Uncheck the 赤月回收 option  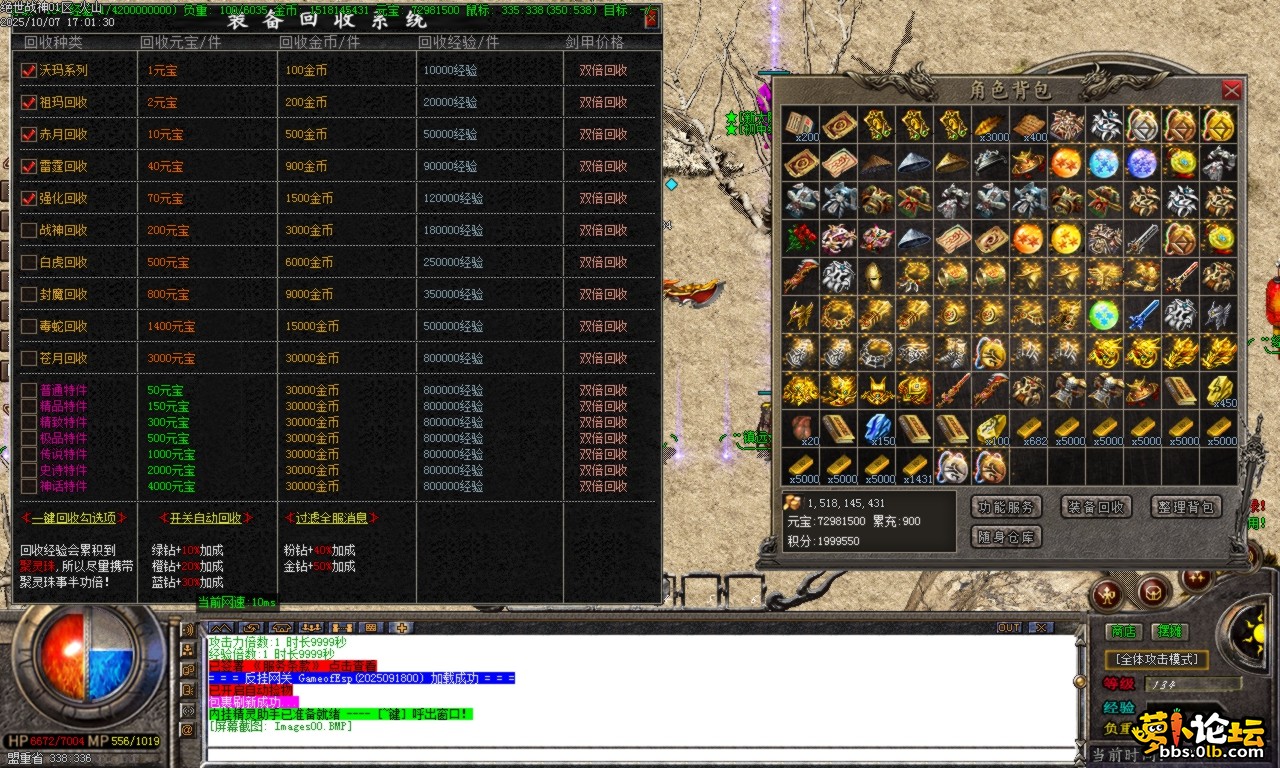29,134
